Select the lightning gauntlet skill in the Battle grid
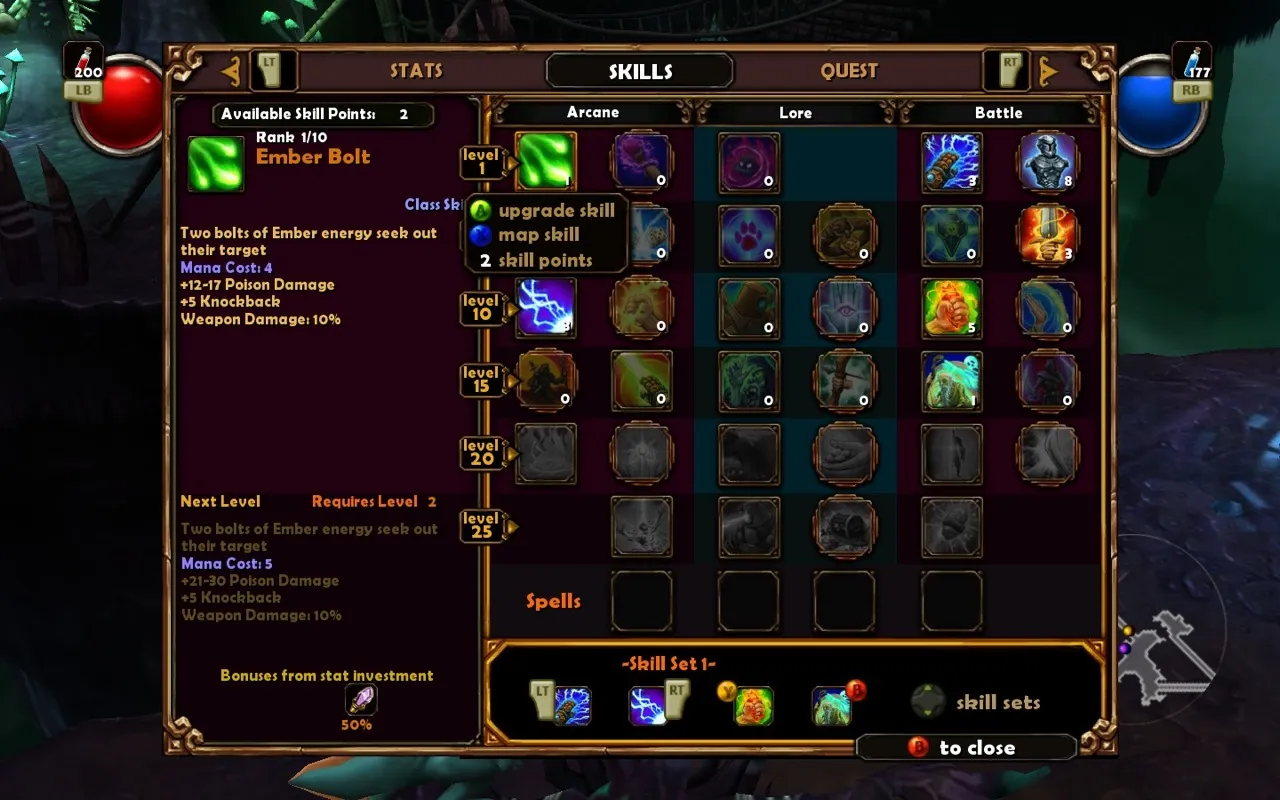 [x=951, y=161]
